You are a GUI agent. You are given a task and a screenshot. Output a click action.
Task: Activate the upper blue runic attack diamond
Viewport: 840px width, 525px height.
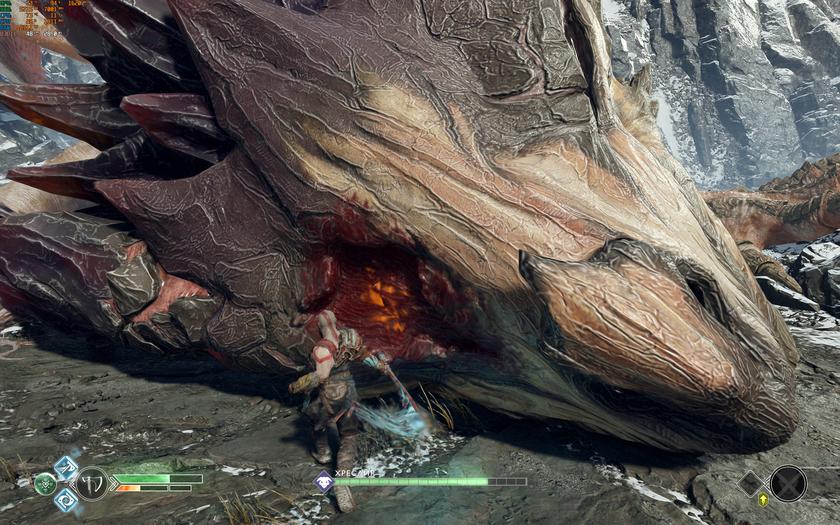tap(66, 467)
